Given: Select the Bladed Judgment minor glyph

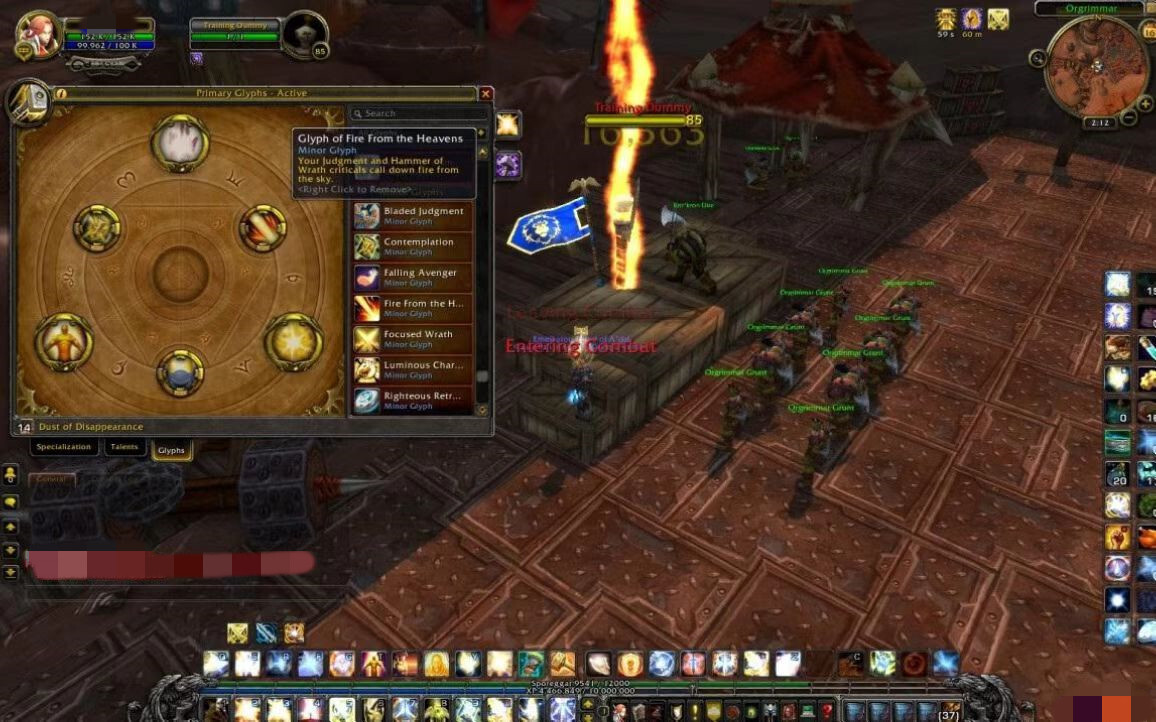Looking at the screenshot, I should [x=412, y=215].
